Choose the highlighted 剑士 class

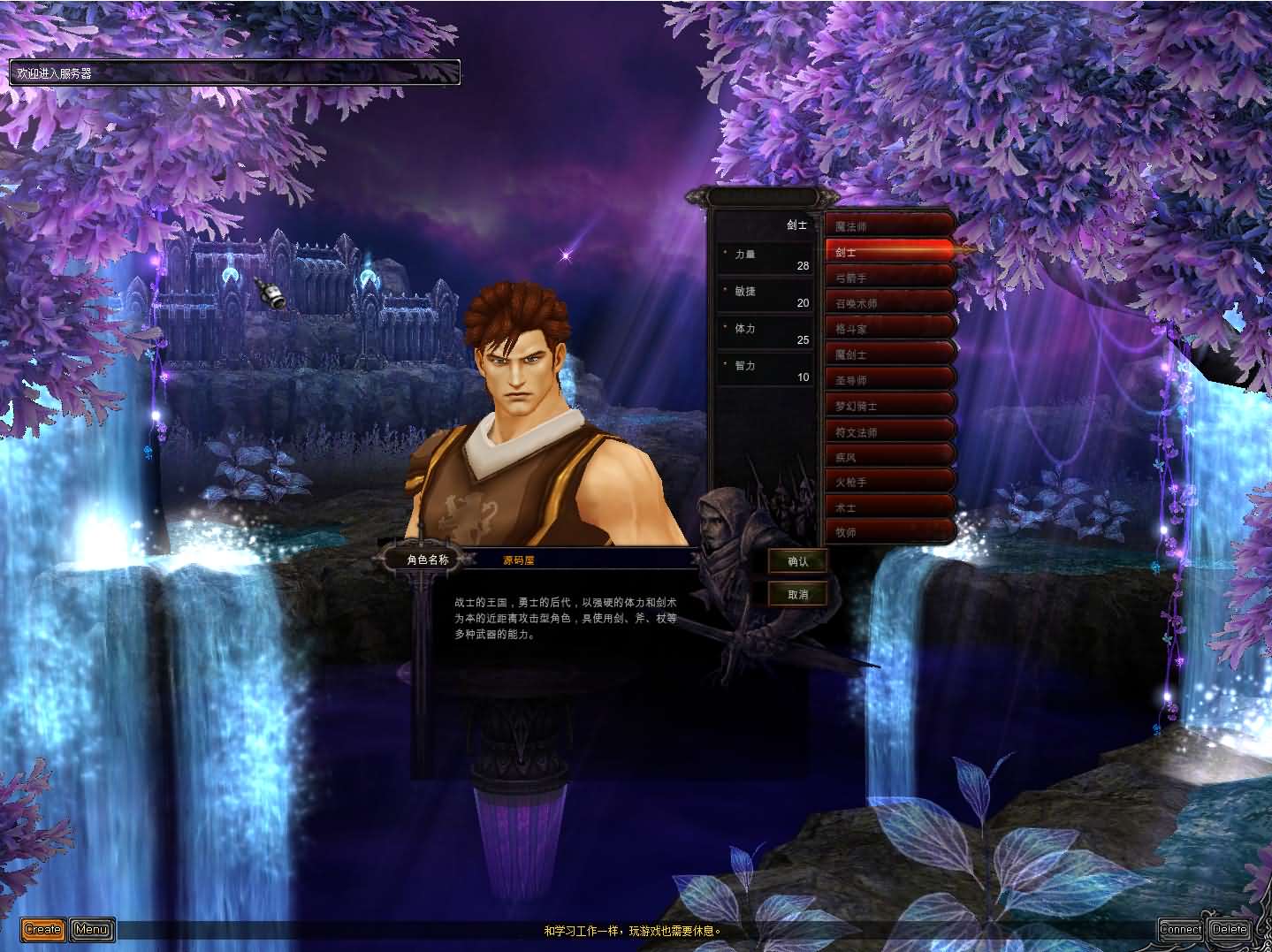[x=889, y=252]
